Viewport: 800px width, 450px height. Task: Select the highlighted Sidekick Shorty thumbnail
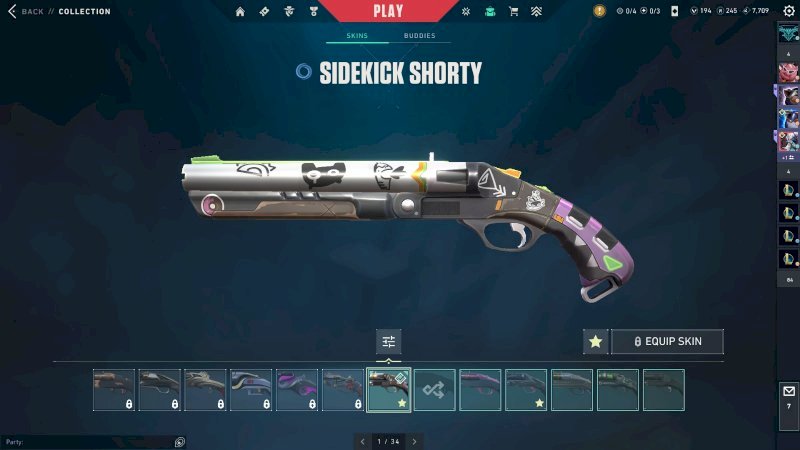click(x=389, y=390)
